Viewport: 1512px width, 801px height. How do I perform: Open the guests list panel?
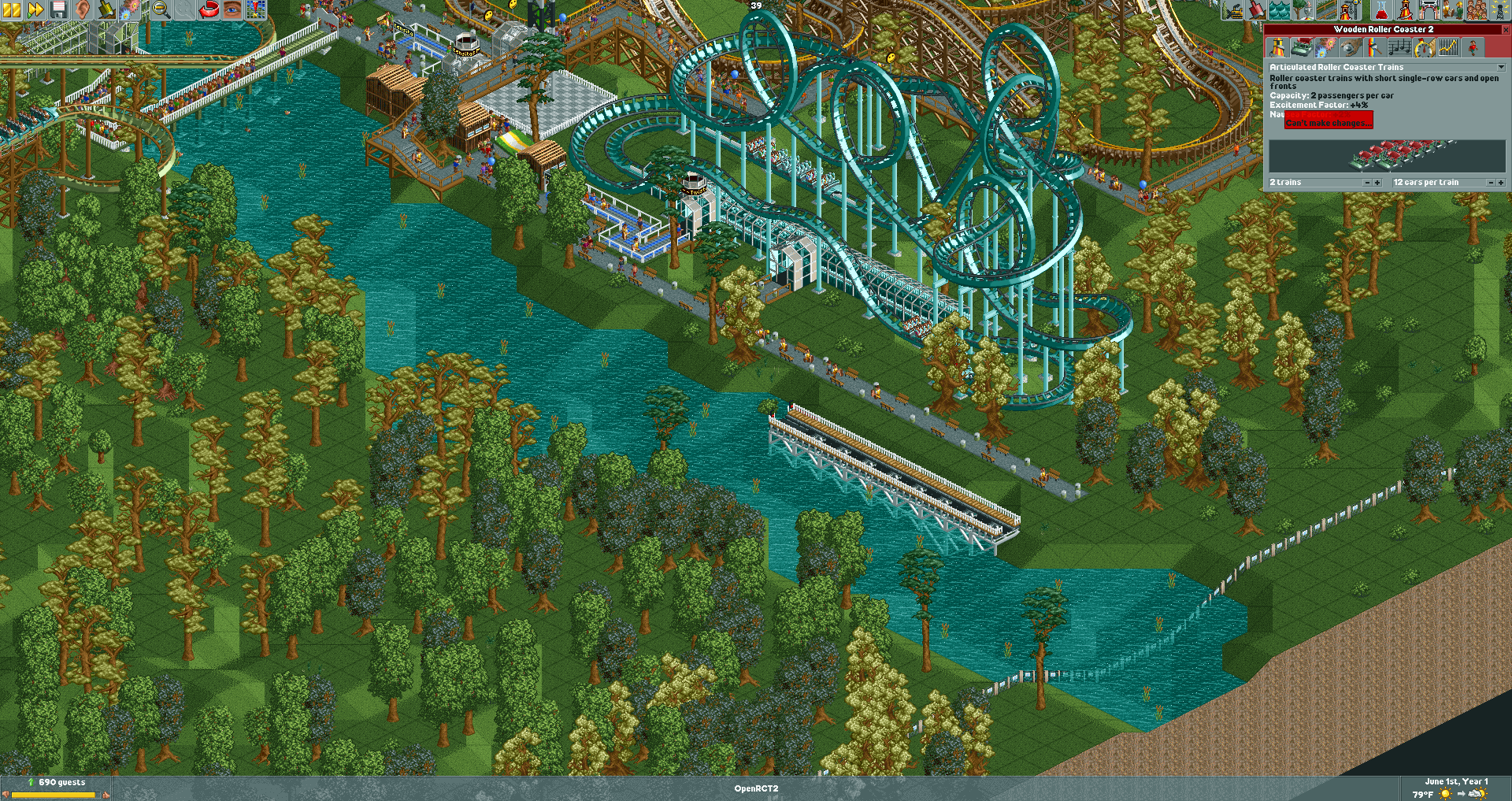pos(1478,10)
